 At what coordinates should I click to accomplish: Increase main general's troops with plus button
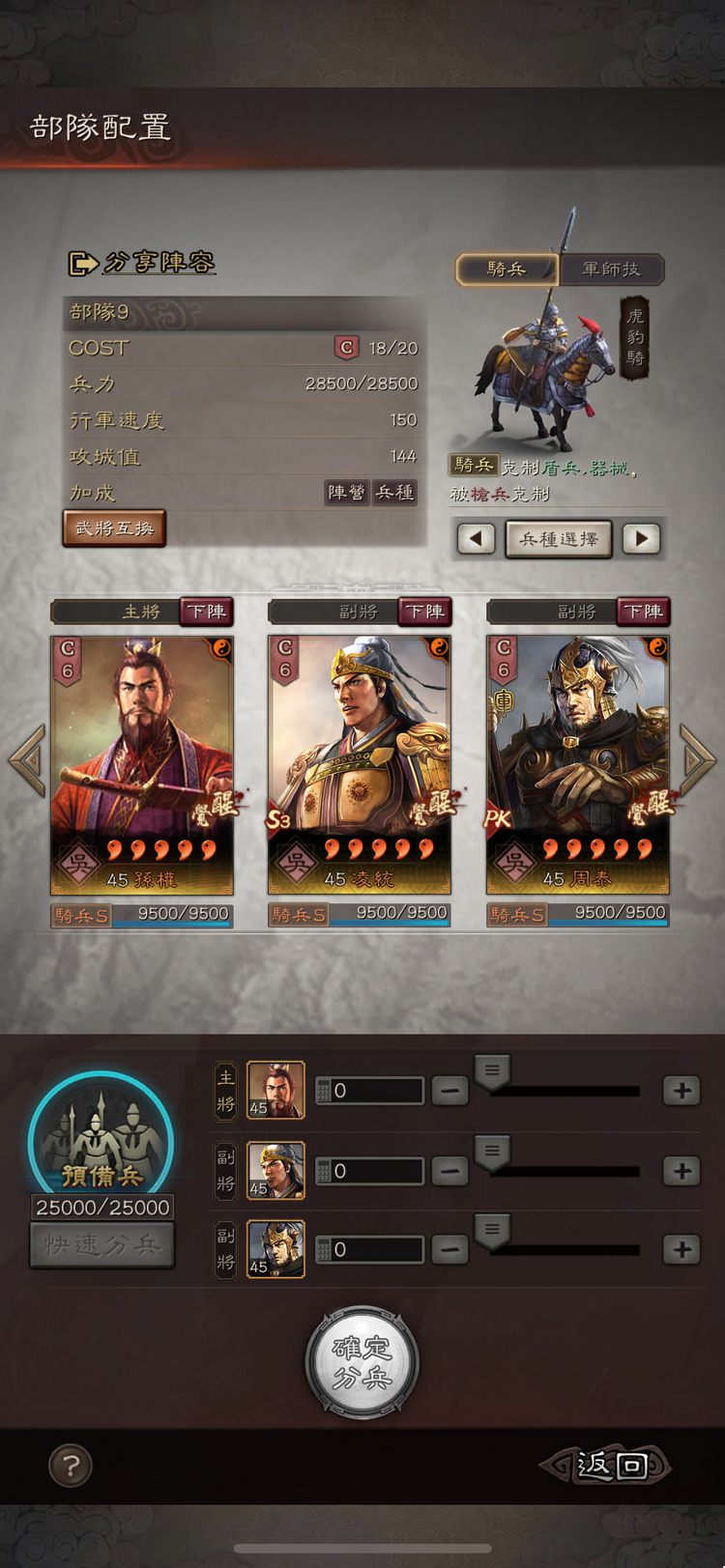(681, 1091)
